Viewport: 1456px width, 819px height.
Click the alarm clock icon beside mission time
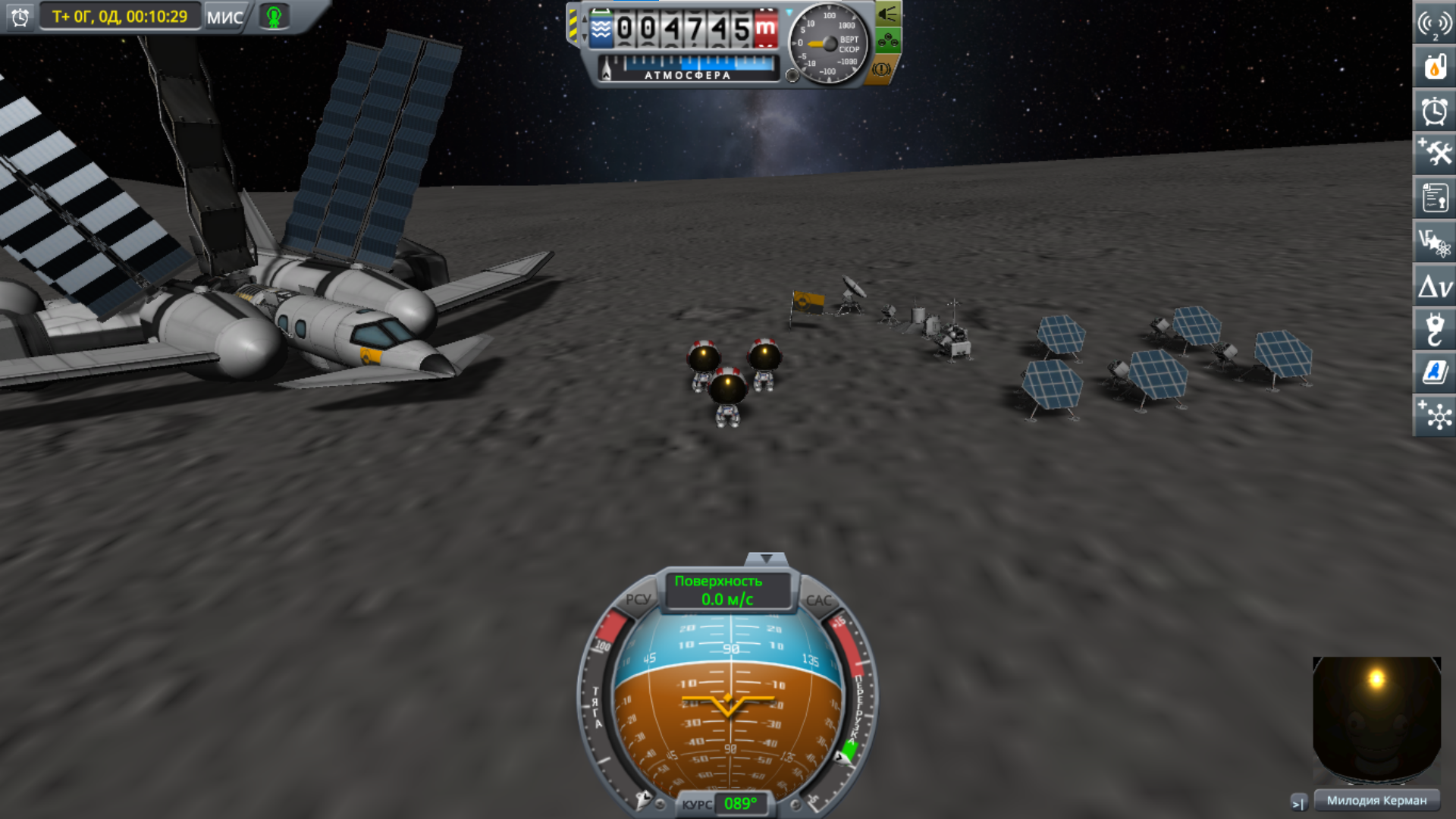coord(20,17)
